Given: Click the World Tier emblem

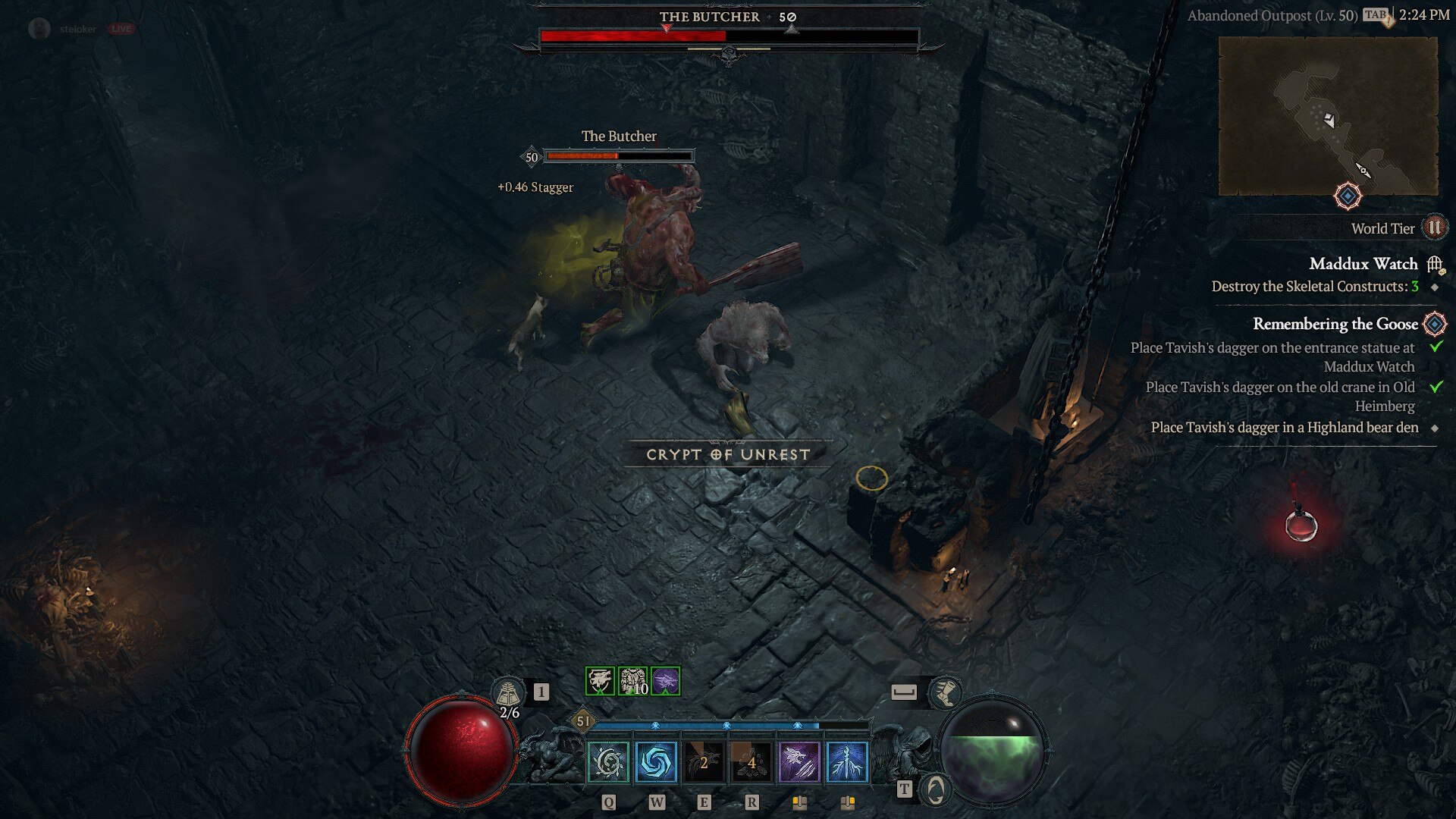Looking at the screenshot, I should [x=1434, y=227].
